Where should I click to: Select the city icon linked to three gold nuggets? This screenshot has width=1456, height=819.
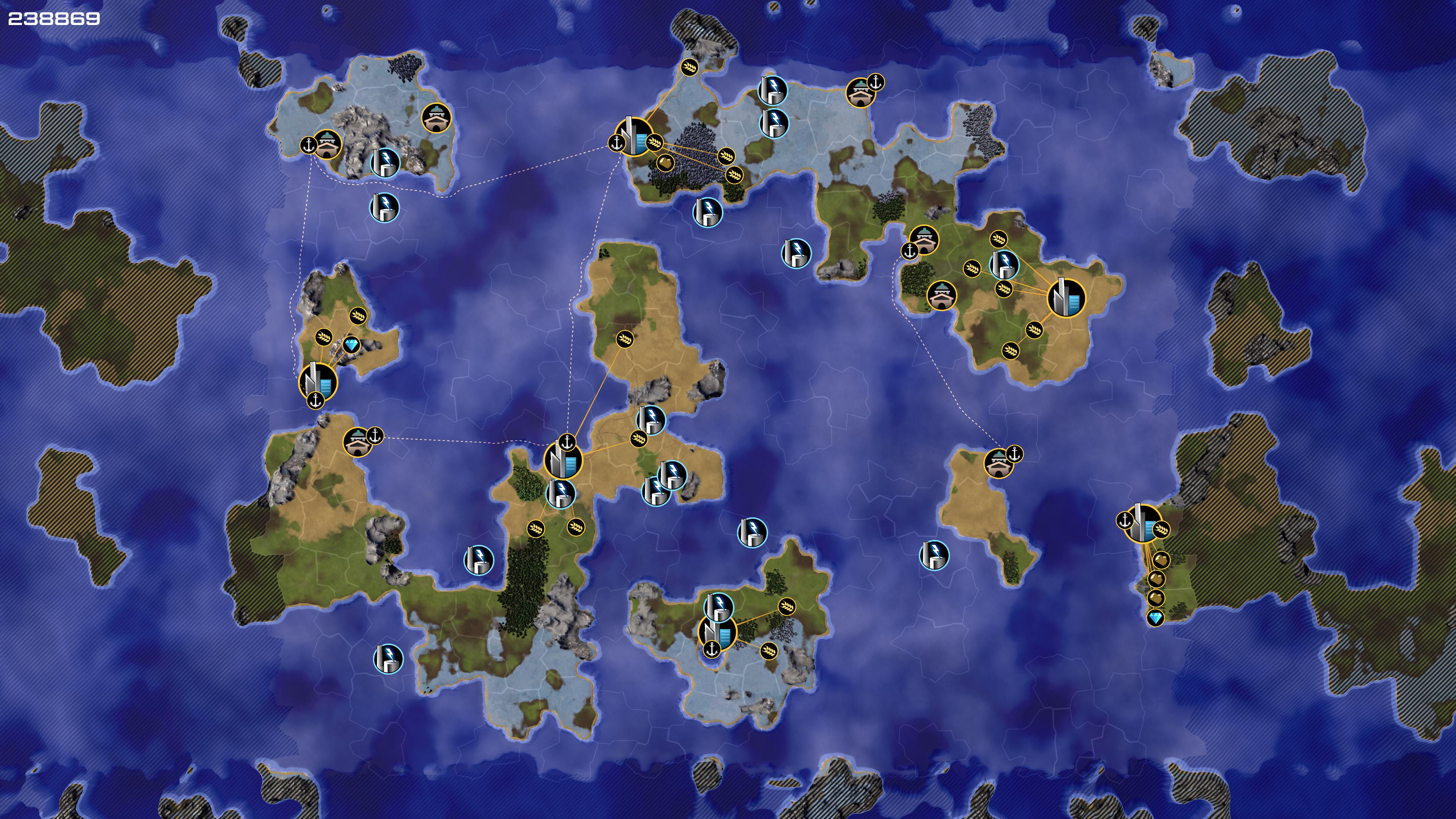[1142, 523]
